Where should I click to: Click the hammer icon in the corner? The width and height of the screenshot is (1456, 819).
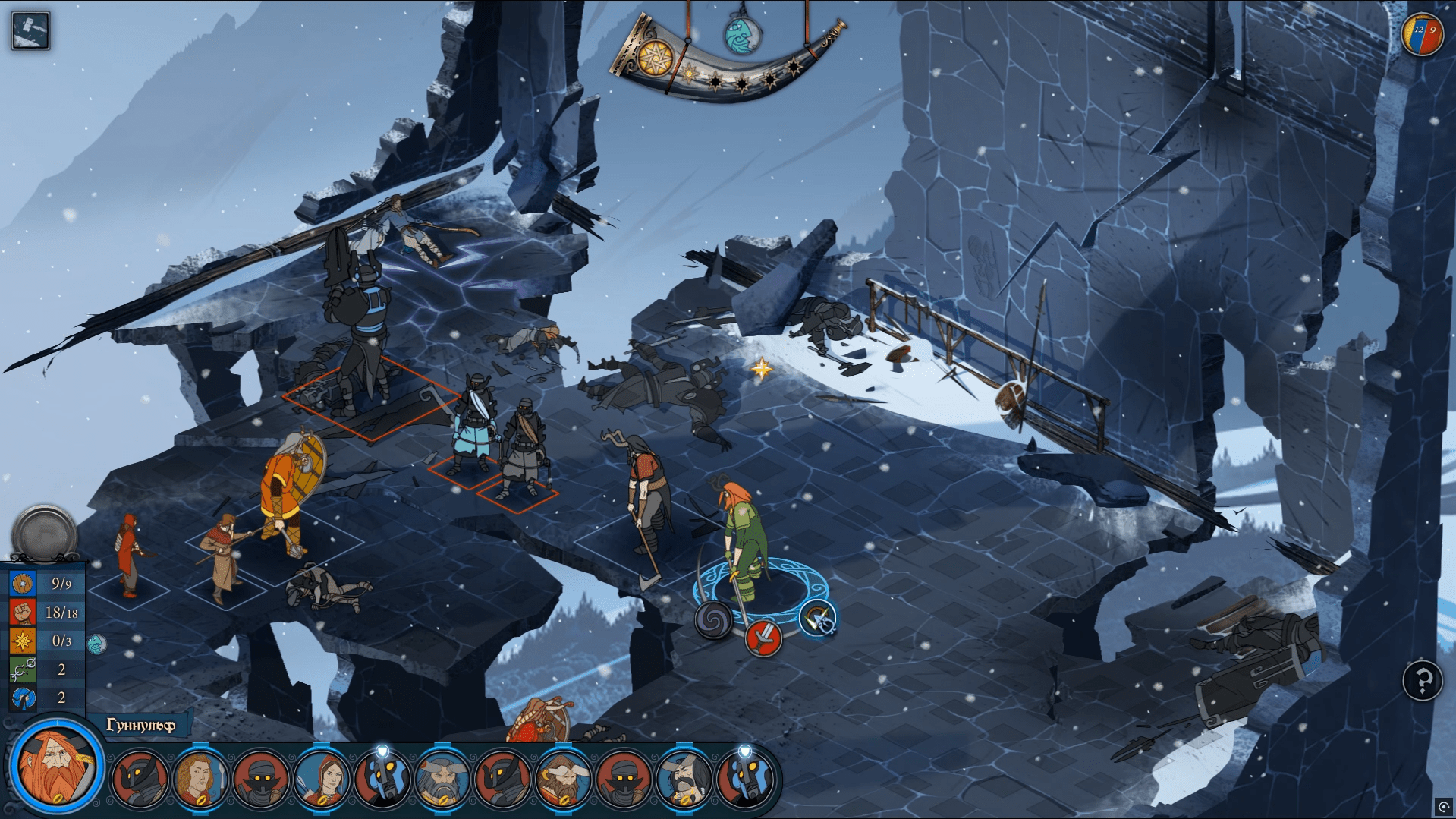pos(31,31)
